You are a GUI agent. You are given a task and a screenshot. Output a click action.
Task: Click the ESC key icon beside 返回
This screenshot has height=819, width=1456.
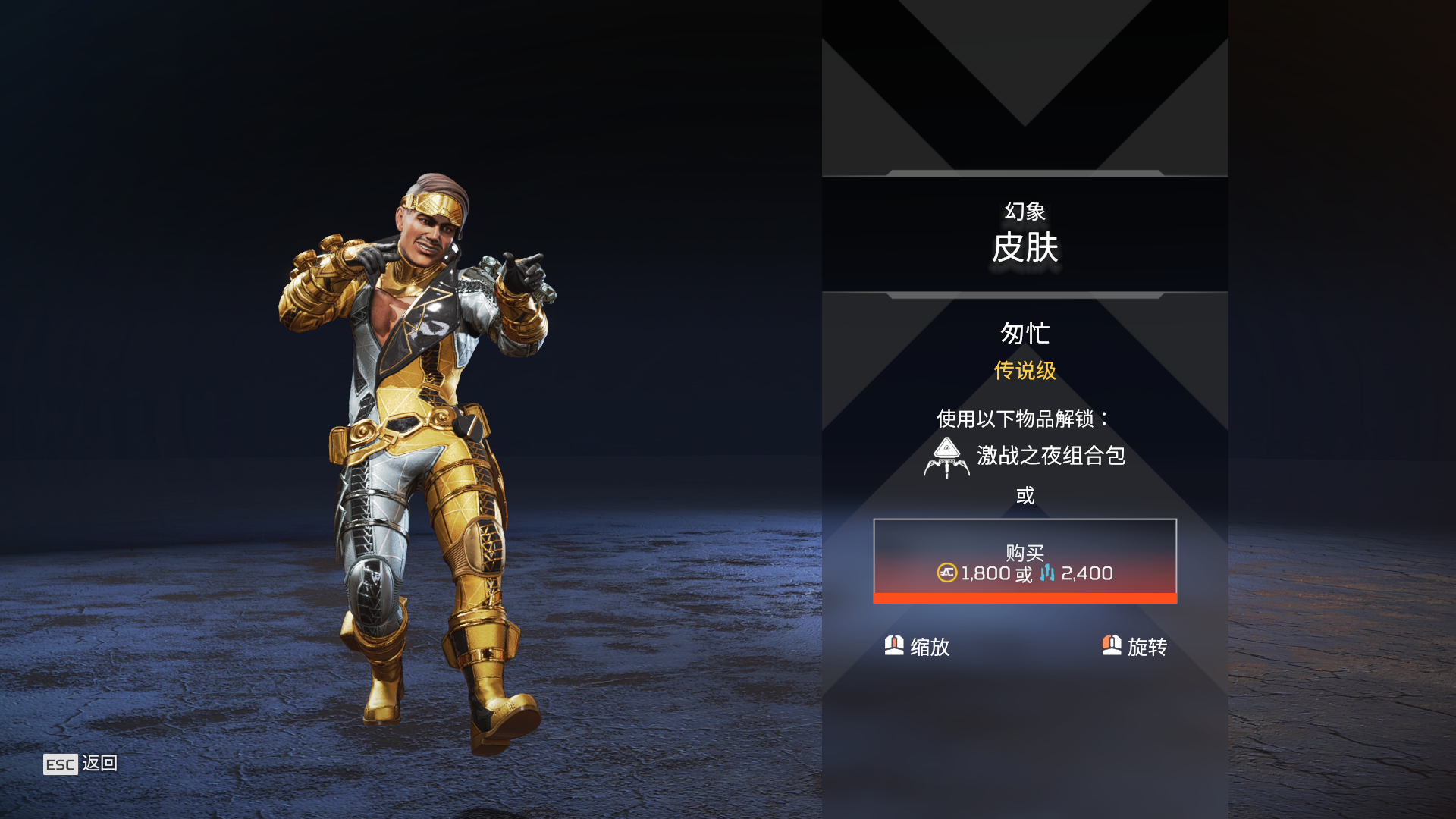tap(59, 765)
